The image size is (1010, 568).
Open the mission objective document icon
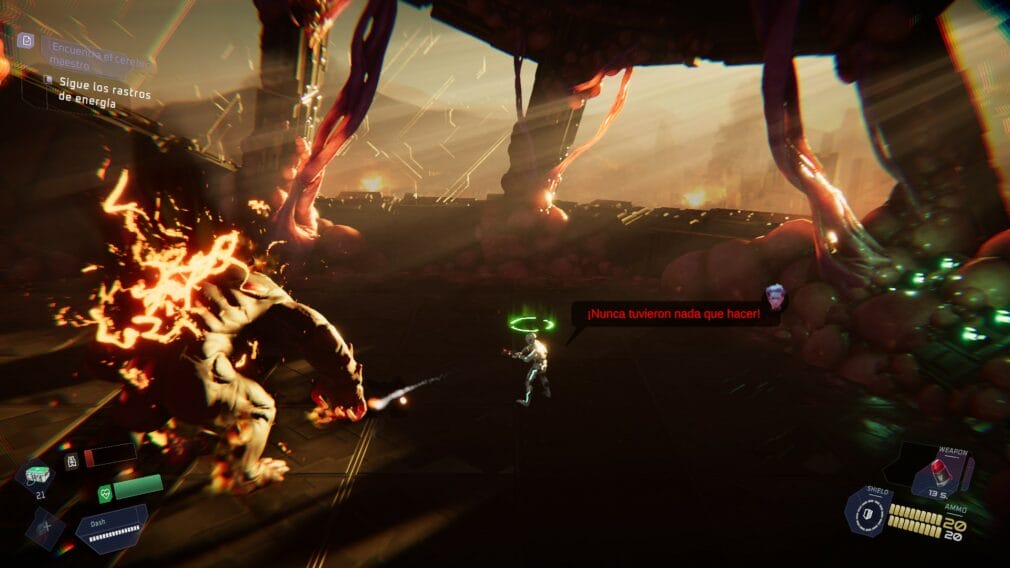[27, 41]
